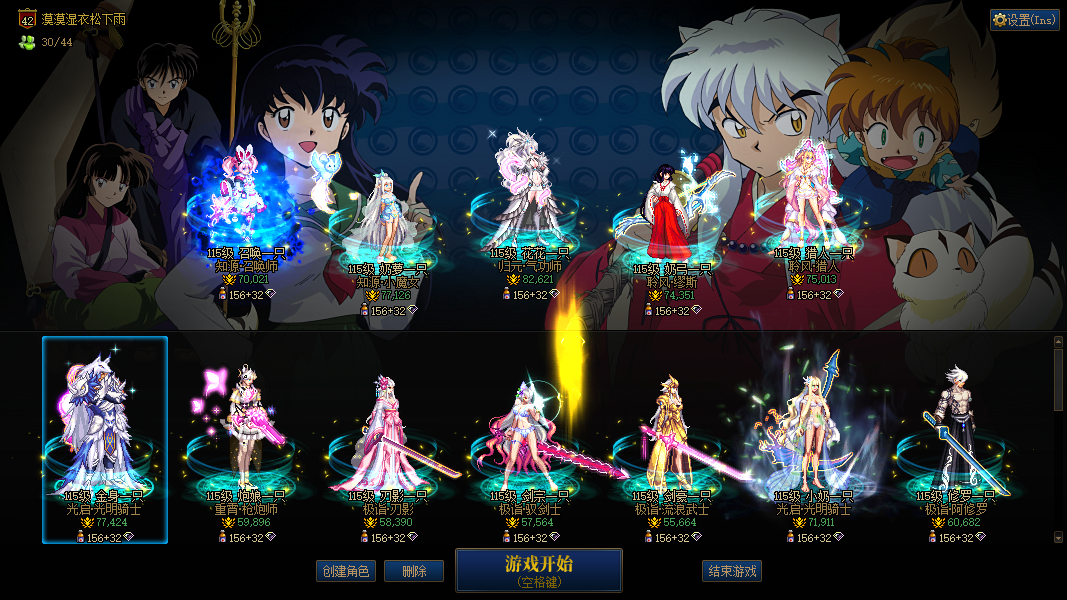Viewport: 1067px width, 600px height.
Task: Click the character list scrollbar down arrow
Action: tap(1059, 537)
